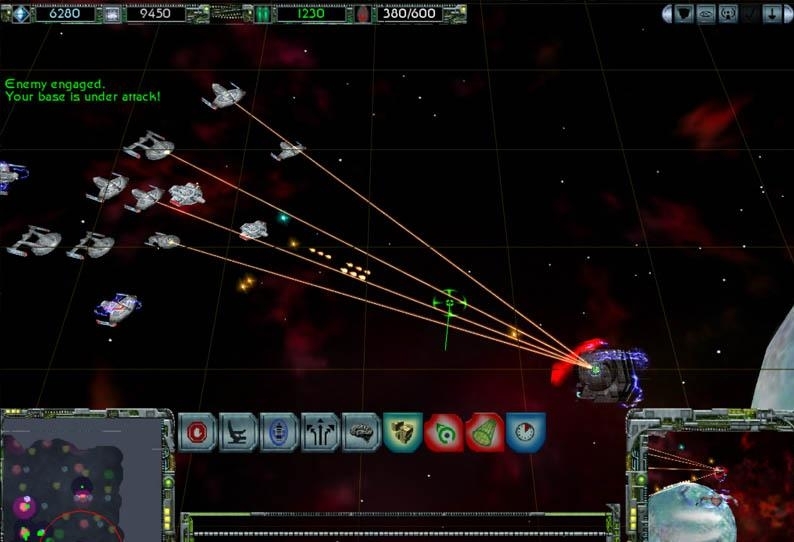This screenshot has height=542, width=794.
Task: Click the red stop command button
Action: coord(198,432)
